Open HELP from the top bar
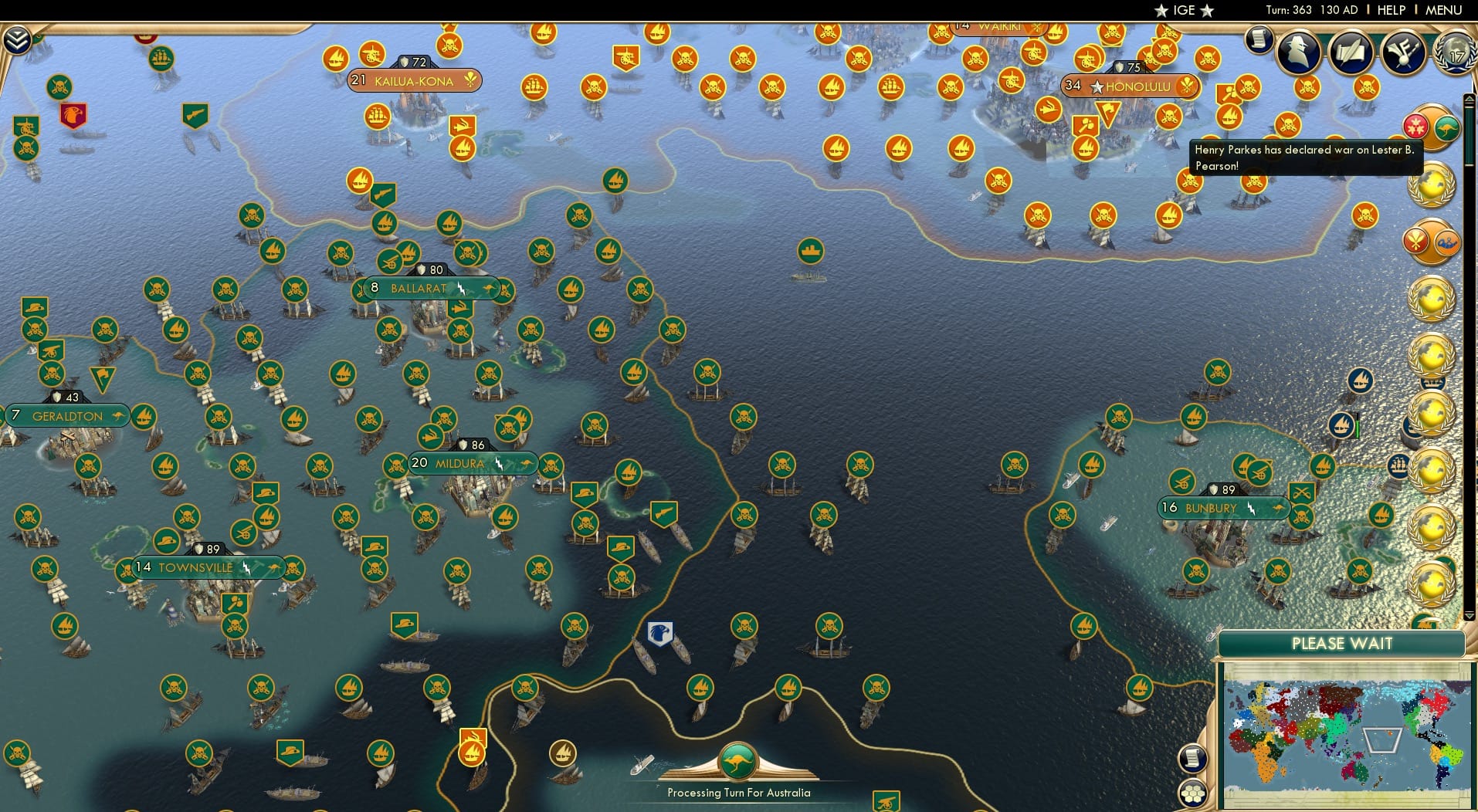 coord(1390,10)
